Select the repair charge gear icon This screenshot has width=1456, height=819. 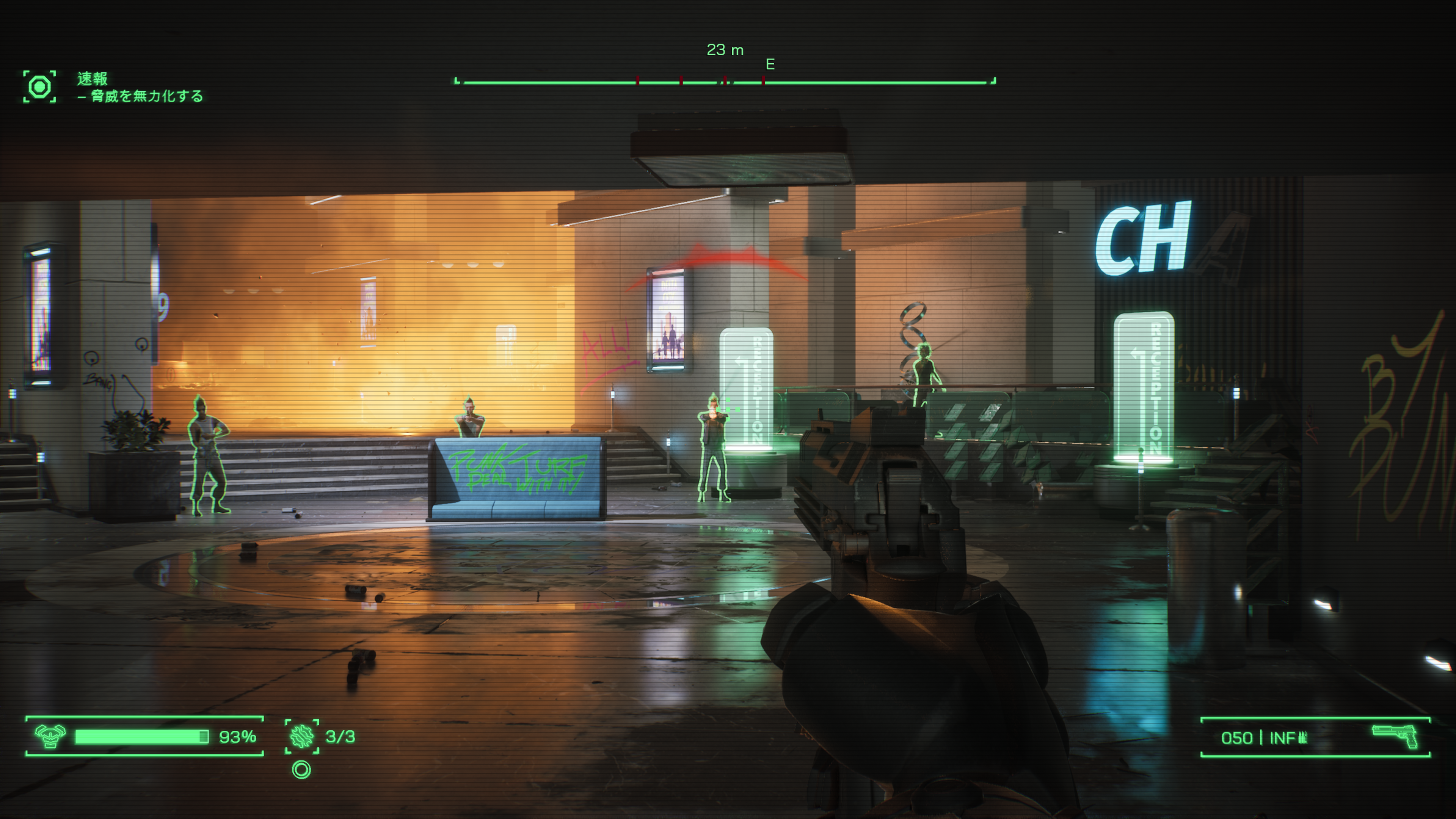tap(302, 736)
